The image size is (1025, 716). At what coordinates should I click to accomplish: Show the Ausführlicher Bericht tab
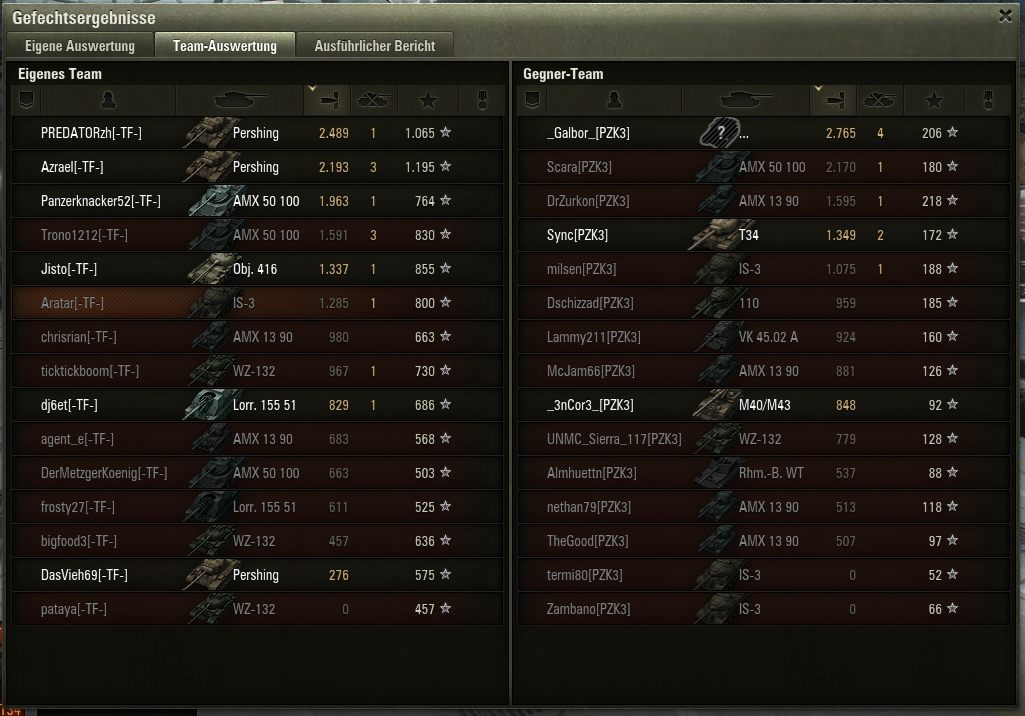374,46
